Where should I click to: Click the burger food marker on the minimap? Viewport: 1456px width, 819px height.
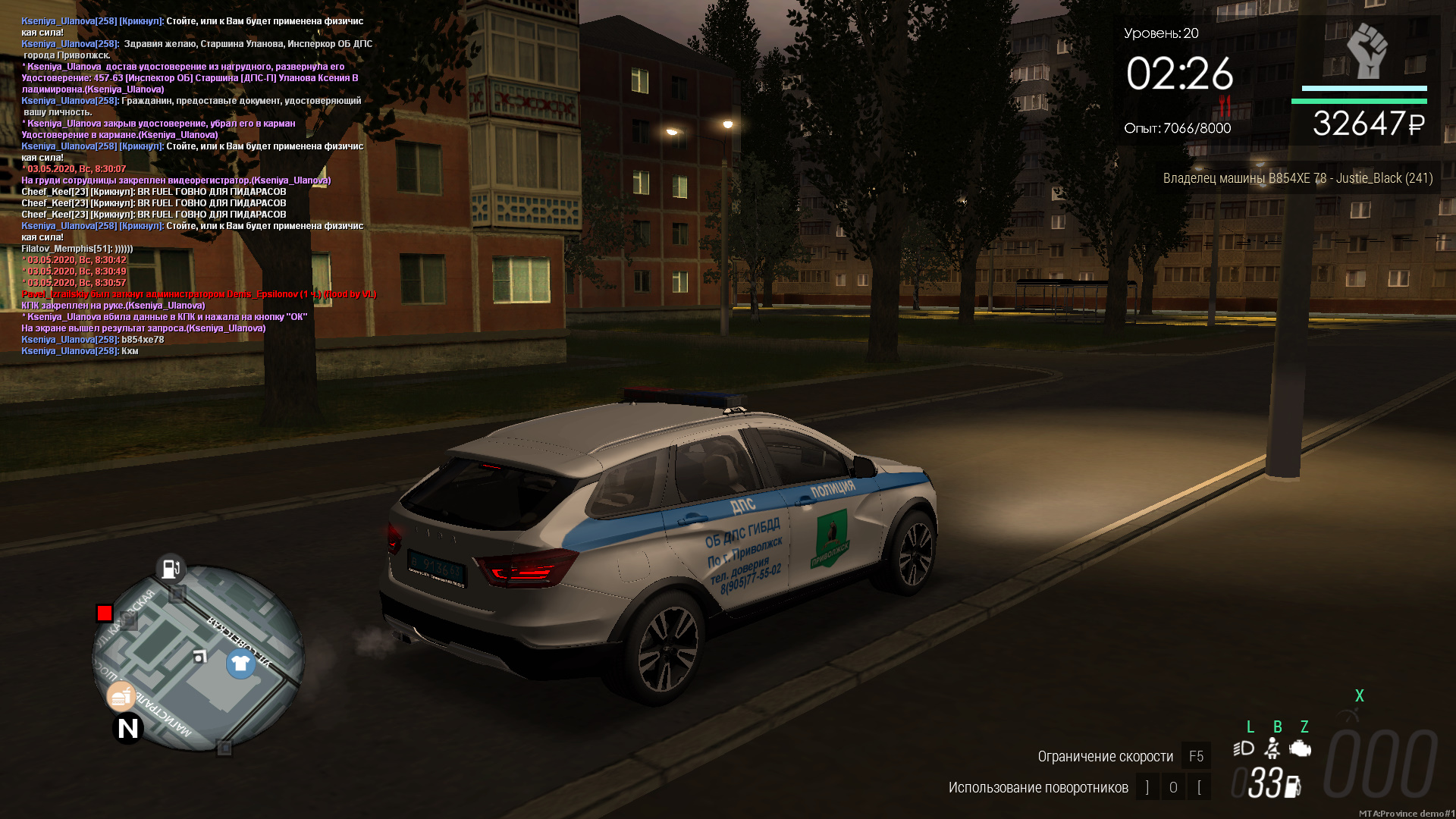[x=121, y=696]
